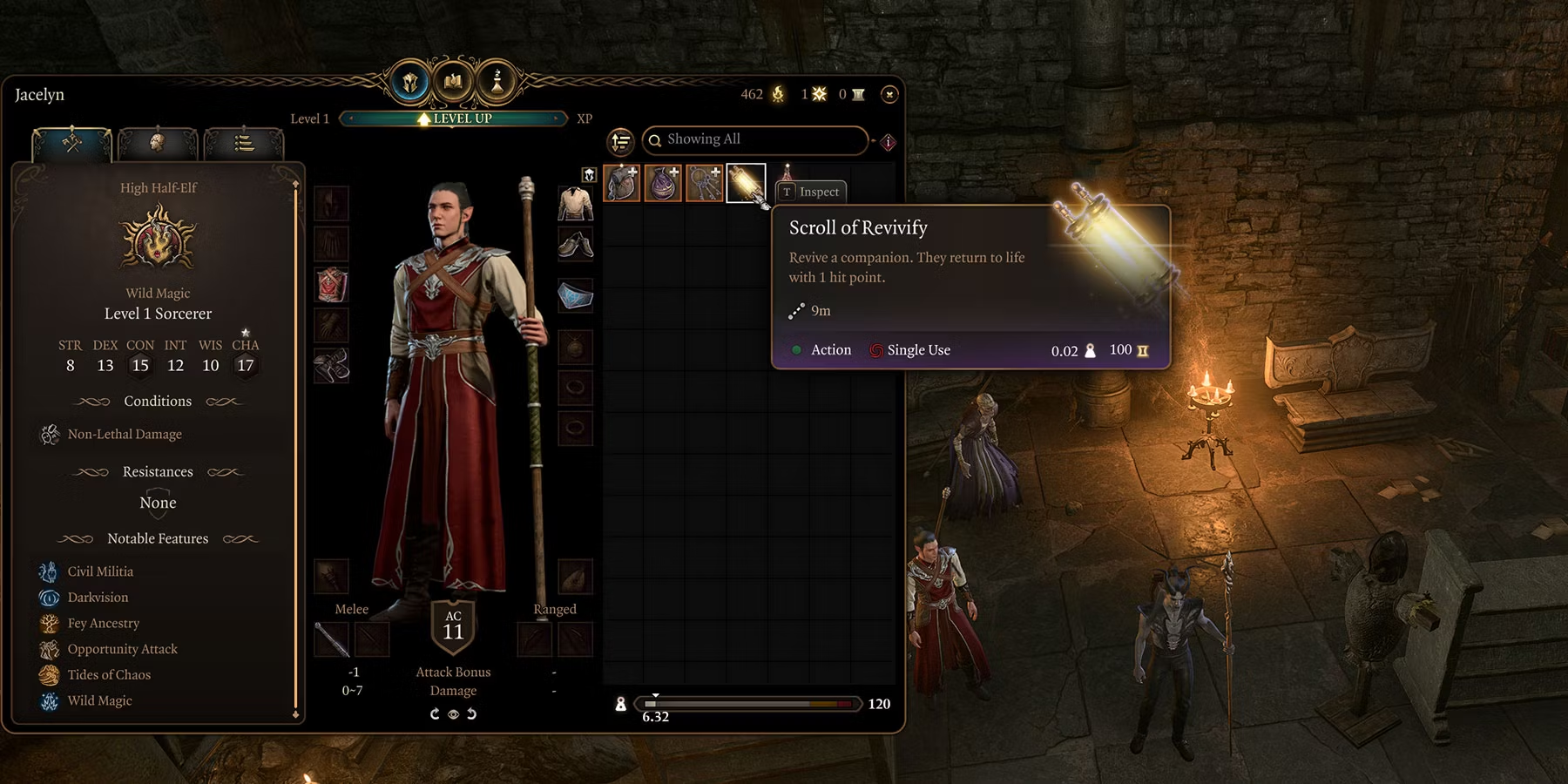
Task: Open the backpack container in inventory
Action: [621, 183]
